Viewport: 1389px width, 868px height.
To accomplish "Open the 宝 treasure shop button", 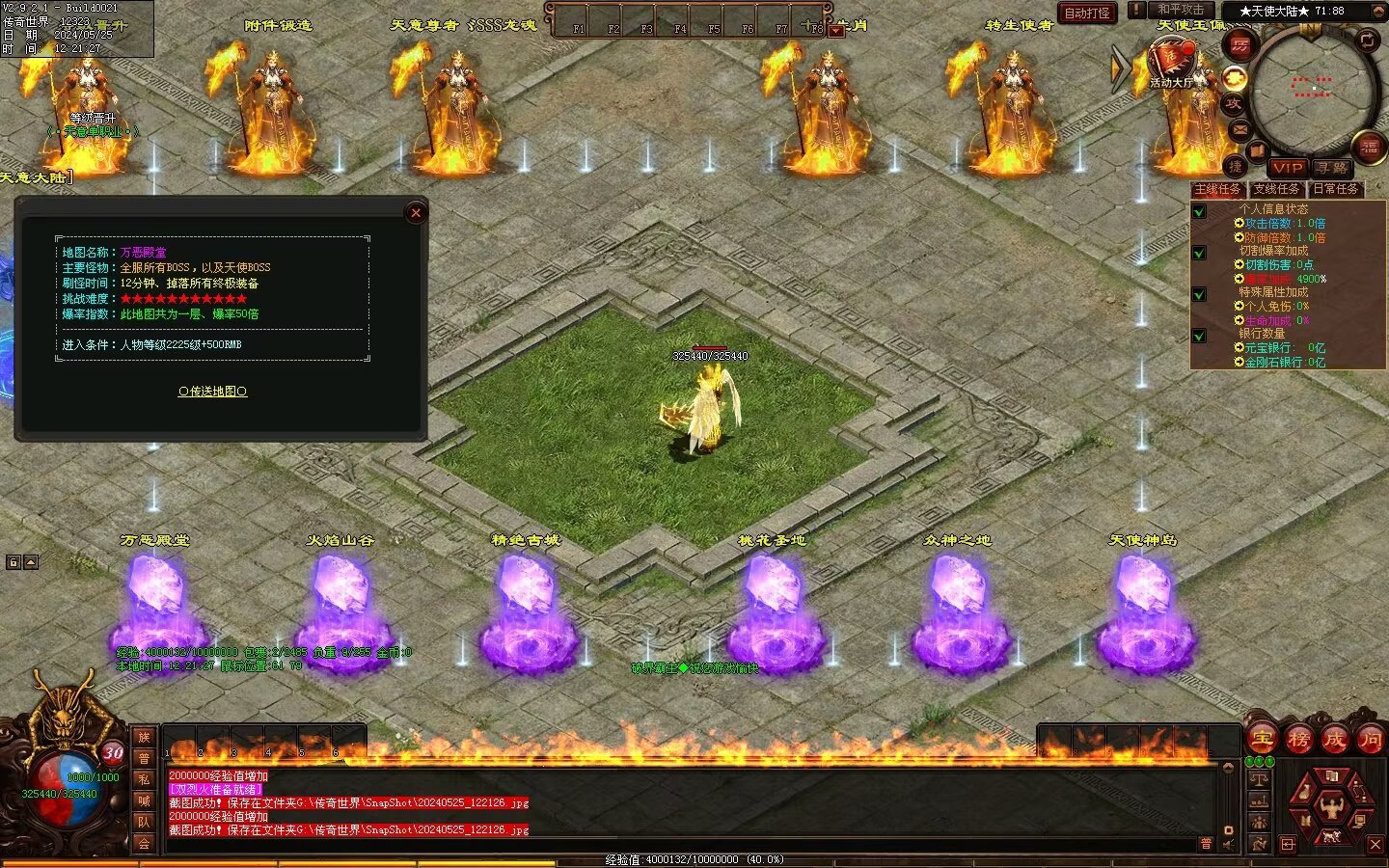I will (x=1263, y=740).
